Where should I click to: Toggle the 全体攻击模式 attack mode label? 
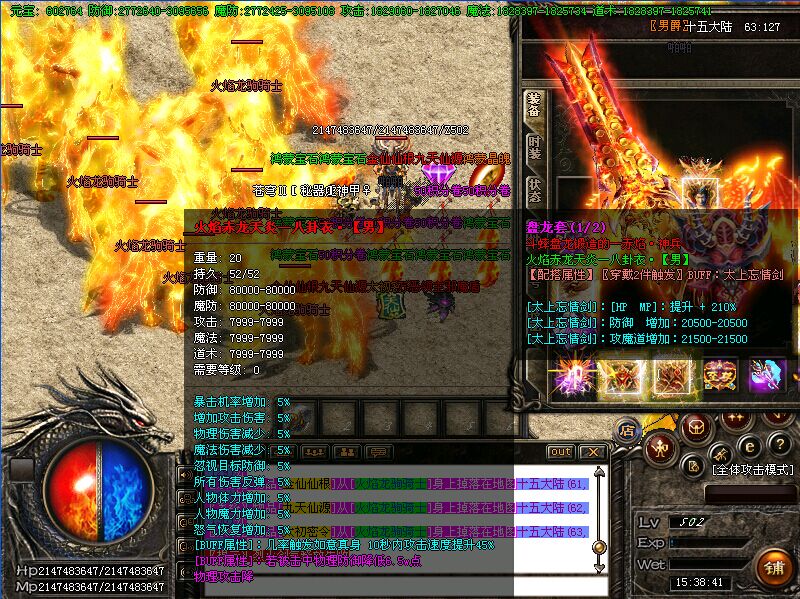click(752, 468)
